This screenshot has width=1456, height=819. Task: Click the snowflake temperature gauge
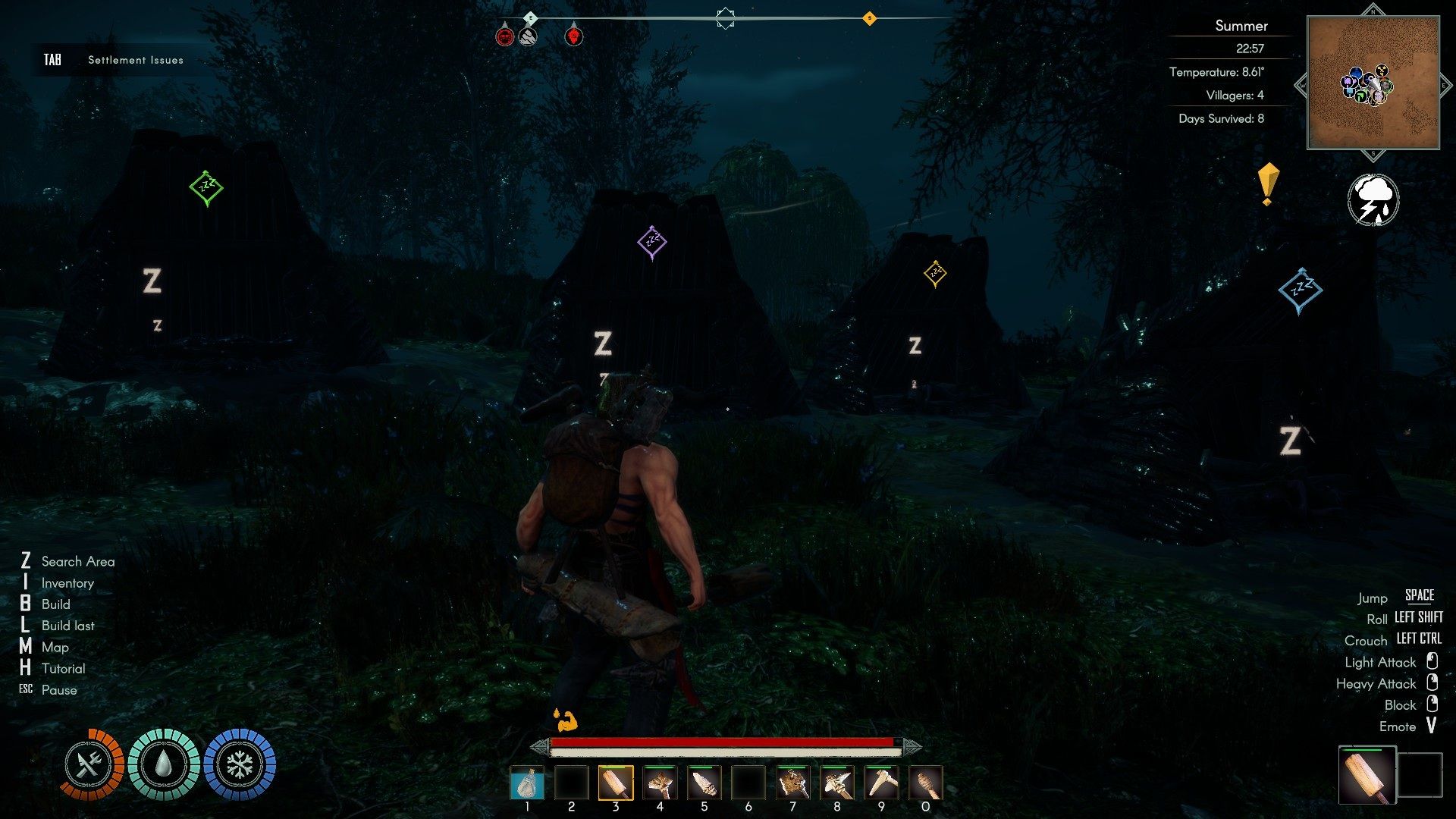240,764
